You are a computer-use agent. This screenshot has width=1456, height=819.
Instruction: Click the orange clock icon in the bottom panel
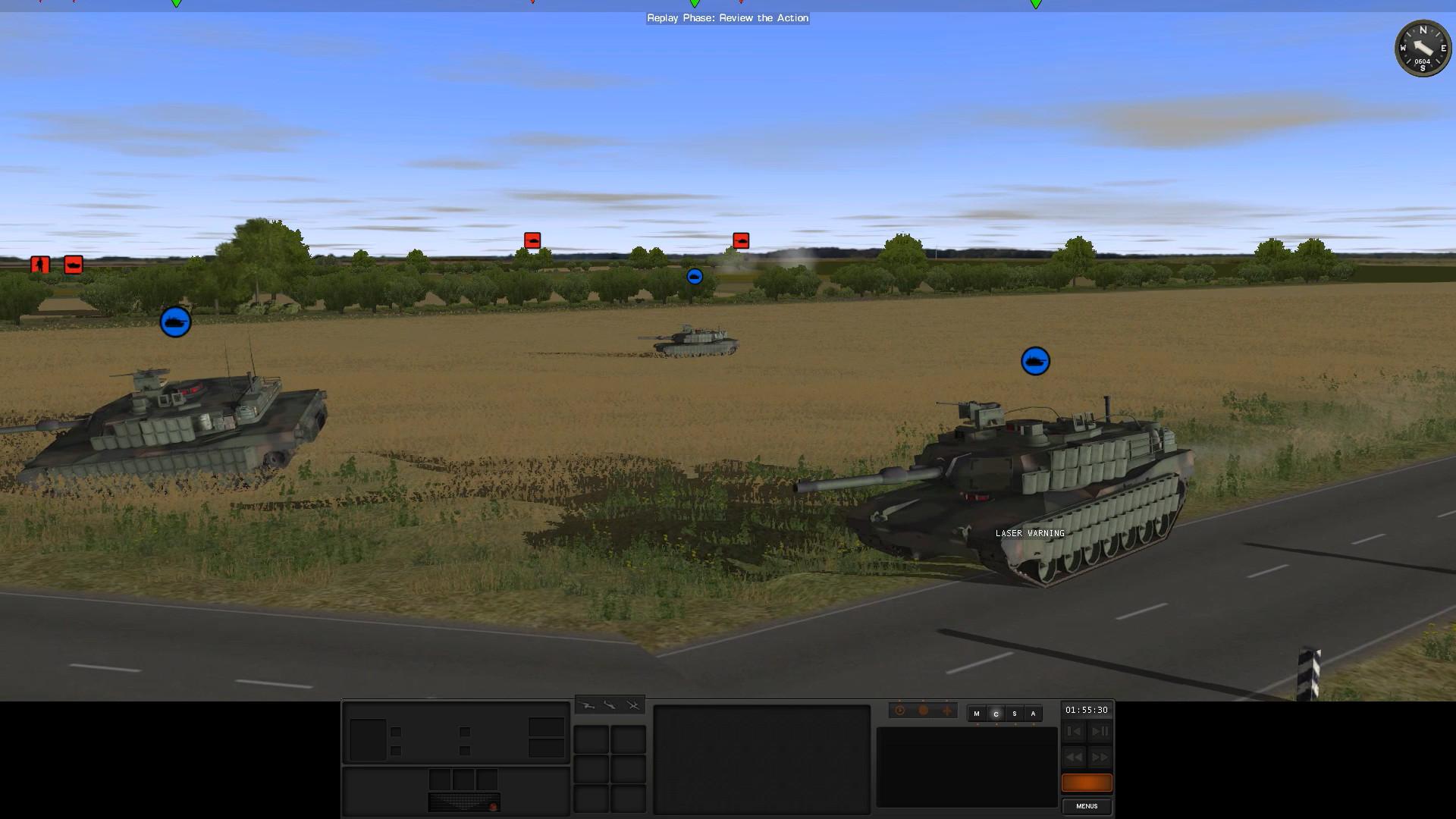coord(899,711)
